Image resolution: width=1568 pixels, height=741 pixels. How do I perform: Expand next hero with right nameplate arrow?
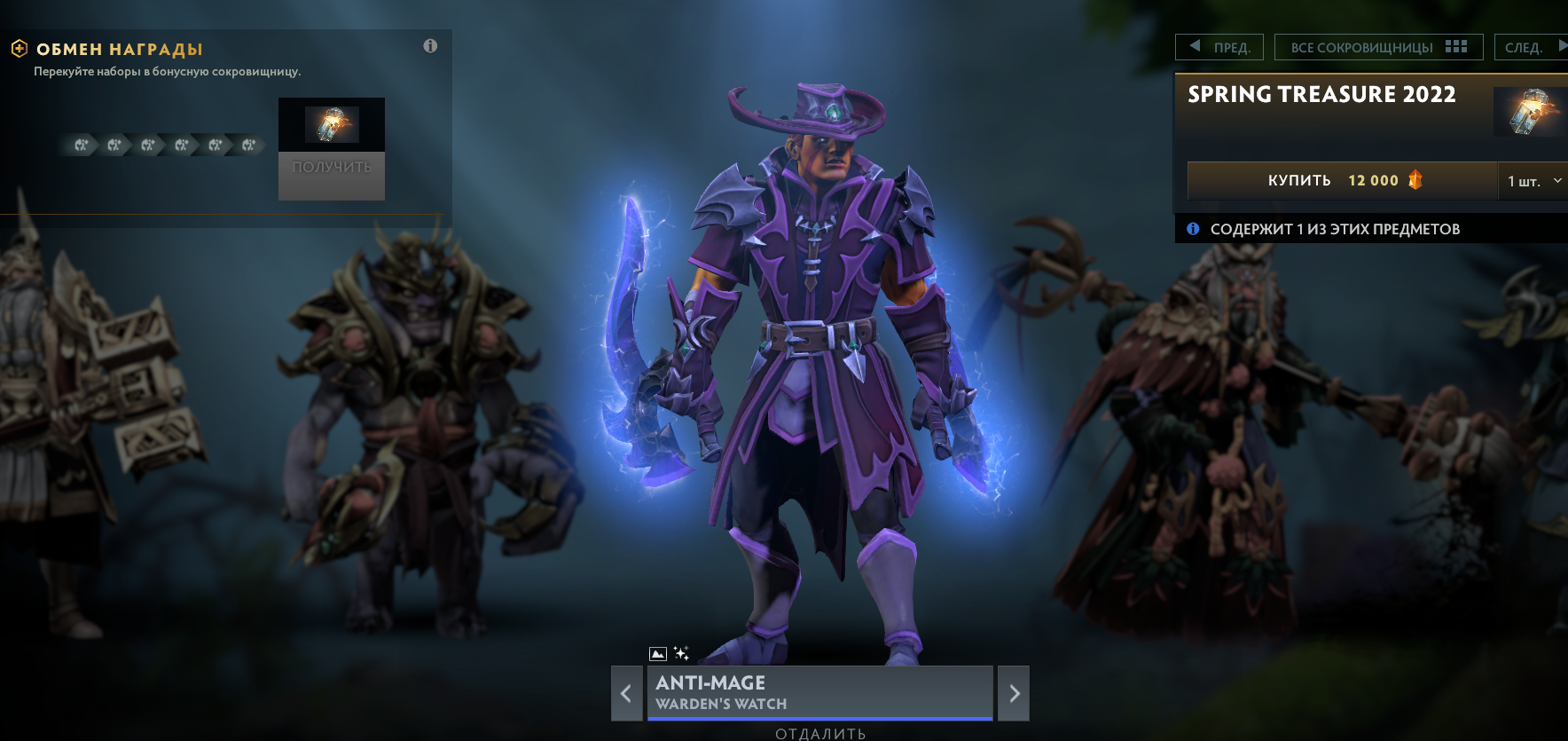tap(1014, 693)
